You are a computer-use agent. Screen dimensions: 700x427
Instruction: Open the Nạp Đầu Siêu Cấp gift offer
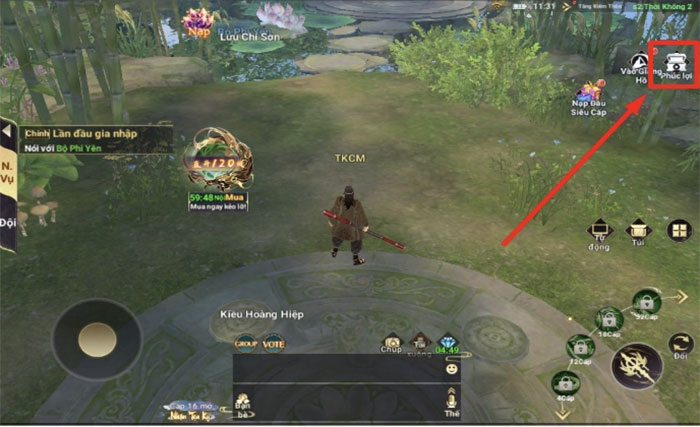pyautogui.click(x=590, y=97)
